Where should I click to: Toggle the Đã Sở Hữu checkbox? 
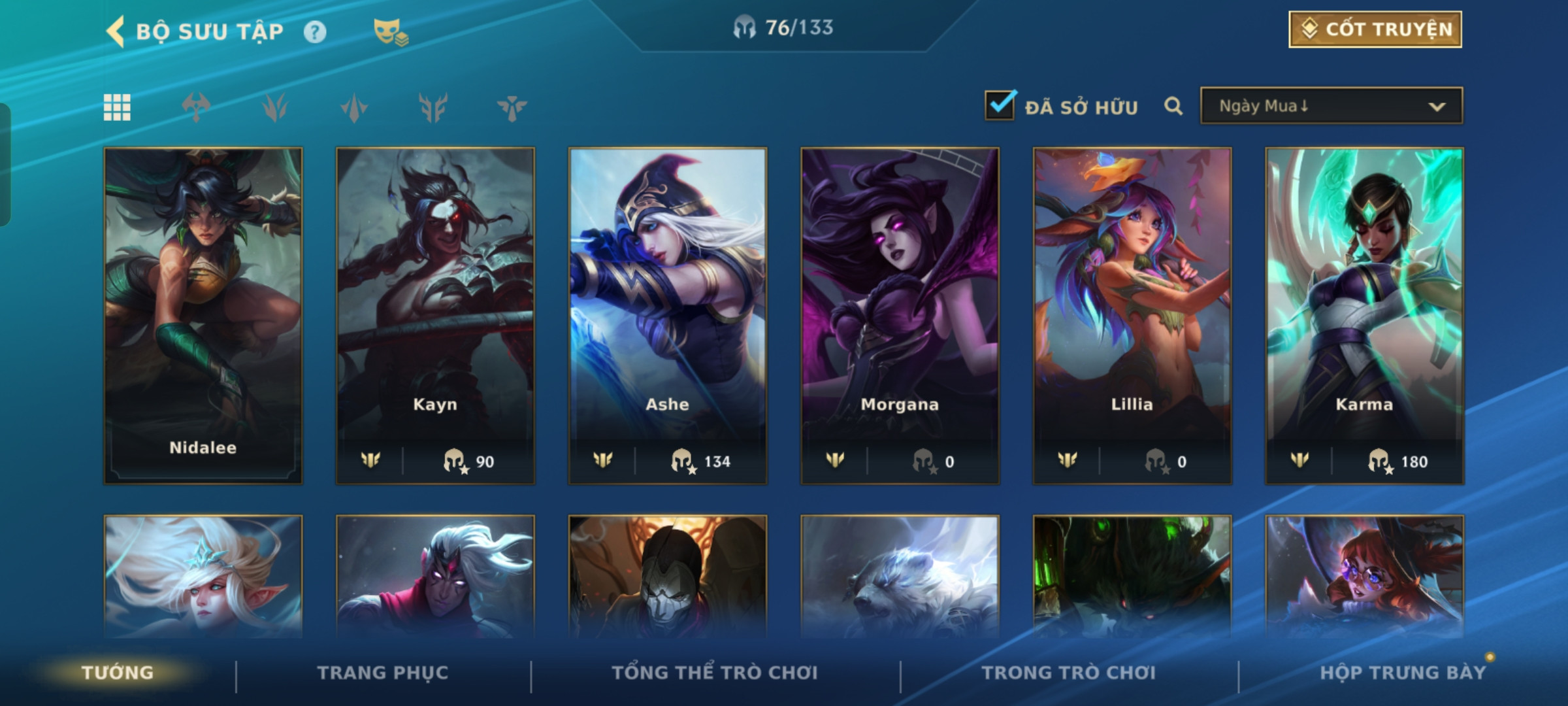tap(1000, 106)
